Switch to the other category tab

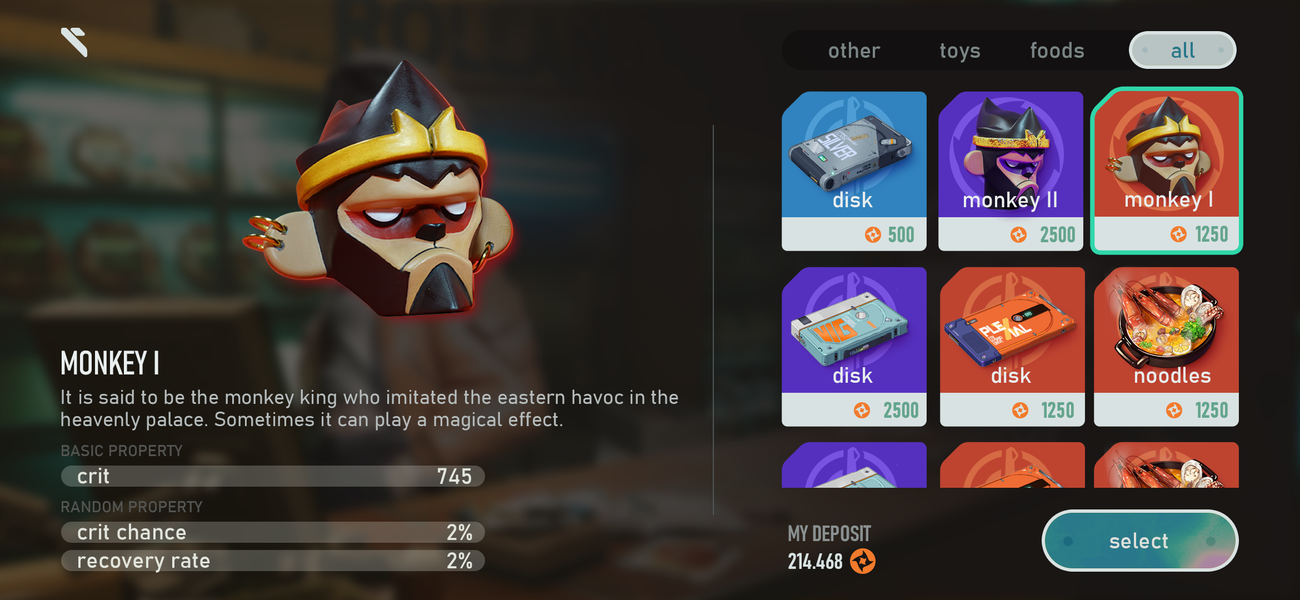pyautogui.click(x=853, y=51)
